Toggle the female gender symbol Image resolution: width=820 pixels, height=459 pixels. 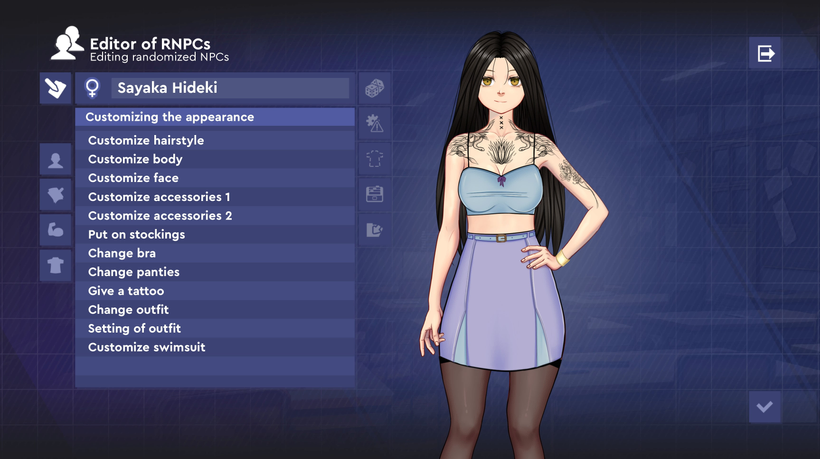point(92,88)
